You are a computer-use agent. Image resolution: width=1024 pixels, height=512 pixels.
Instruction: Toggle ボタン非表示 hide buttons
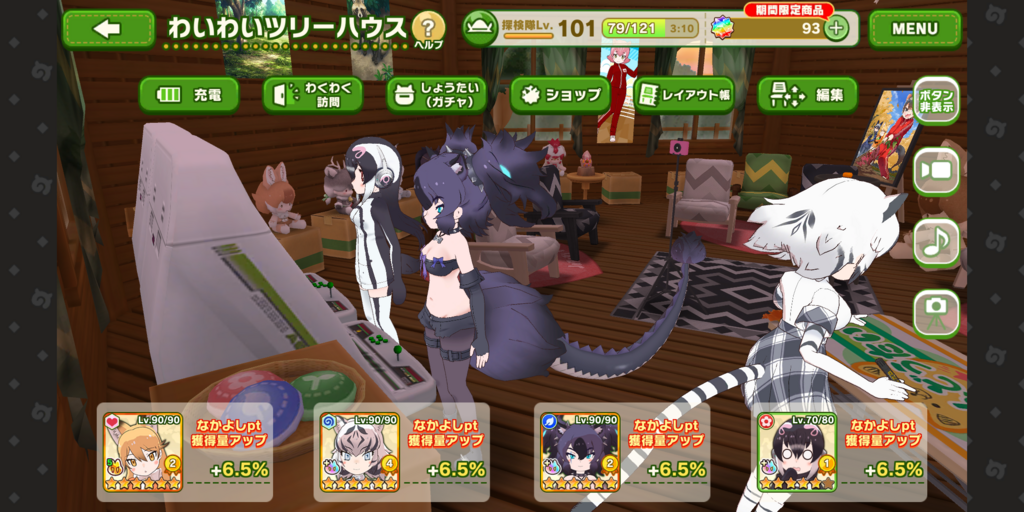pyautogui.click(x=936, y=100)
